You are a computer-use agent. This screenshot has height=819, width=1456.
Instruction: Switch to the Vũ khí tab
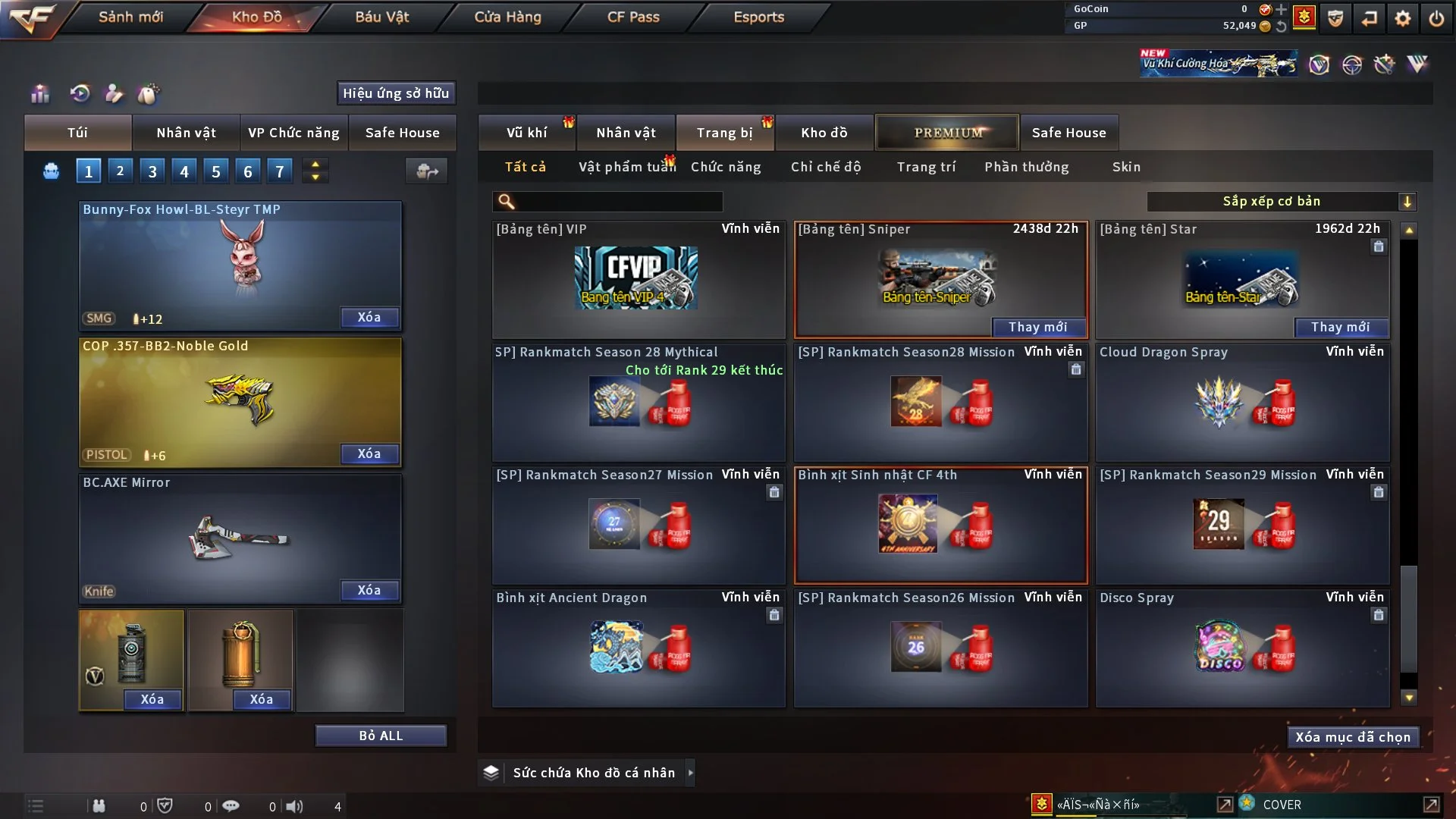point(526,133)
